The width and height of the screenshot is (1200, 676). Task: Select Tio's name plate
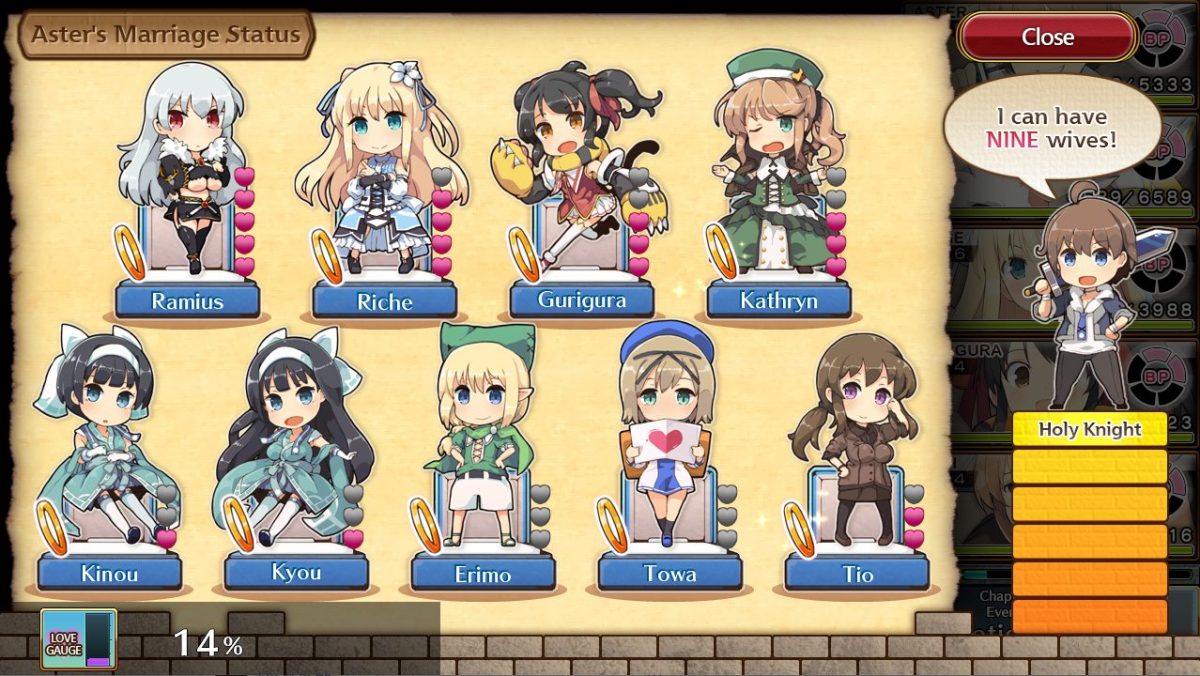click(x=857, y=574)
